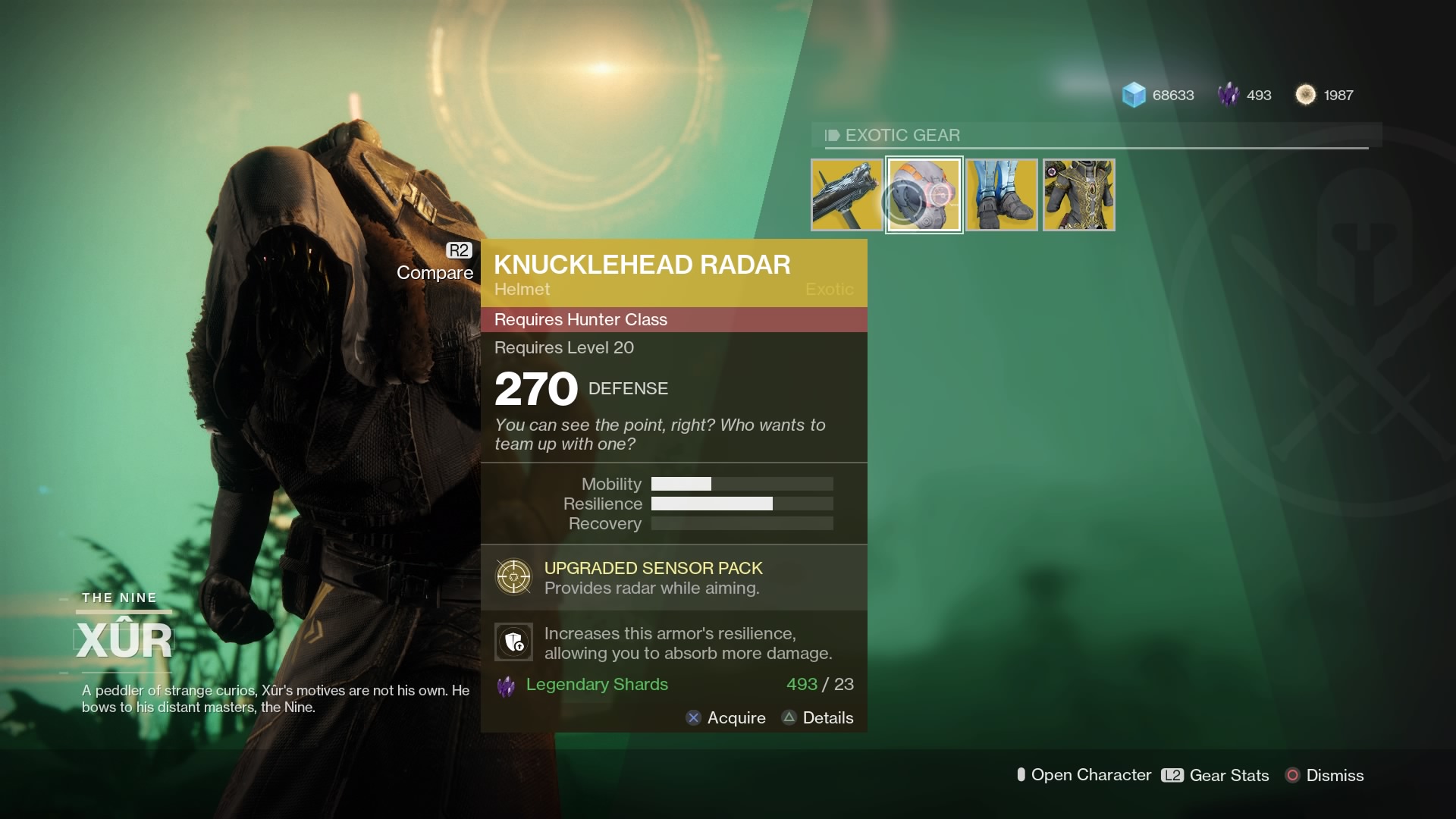The width and height of the screenshot is (1456, 819).
Task: Click the Mobility stat bar
Action: click(742, 483)
